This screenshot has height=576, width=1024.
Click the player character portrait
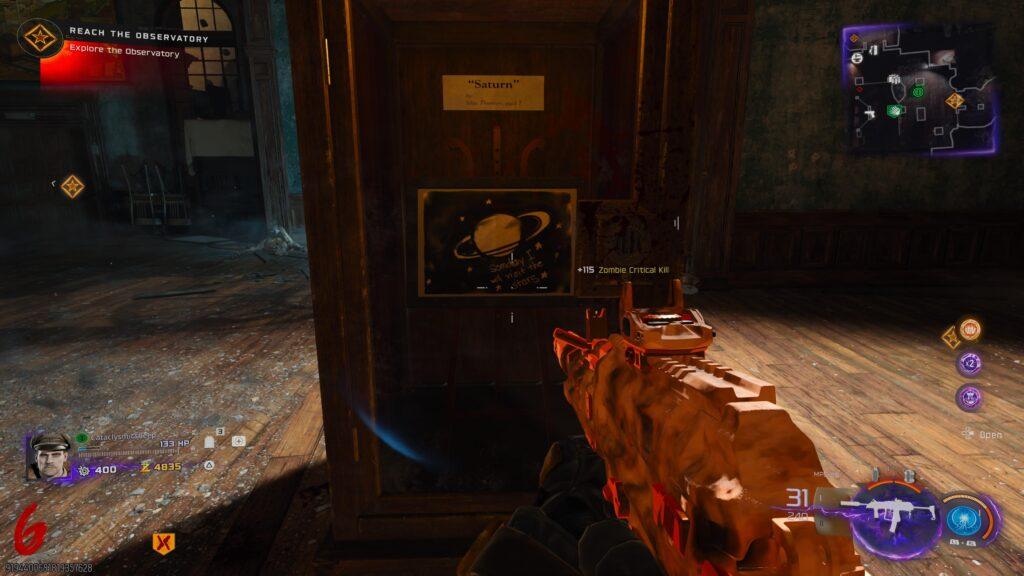pyautogui.click(x=50, y=456)
